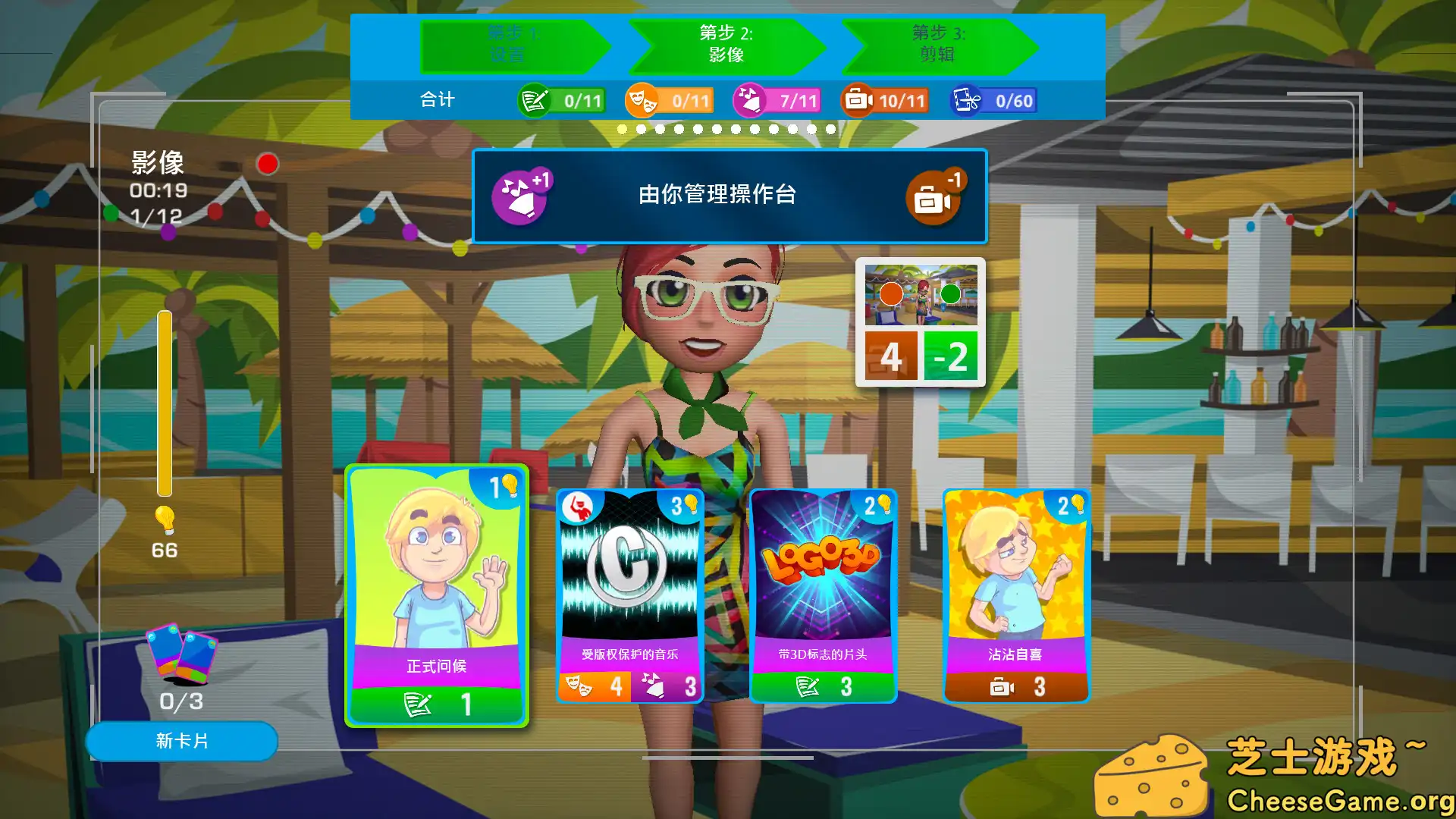
Task: Click the green script icon showing 0/11
Action: click(535, 99)
